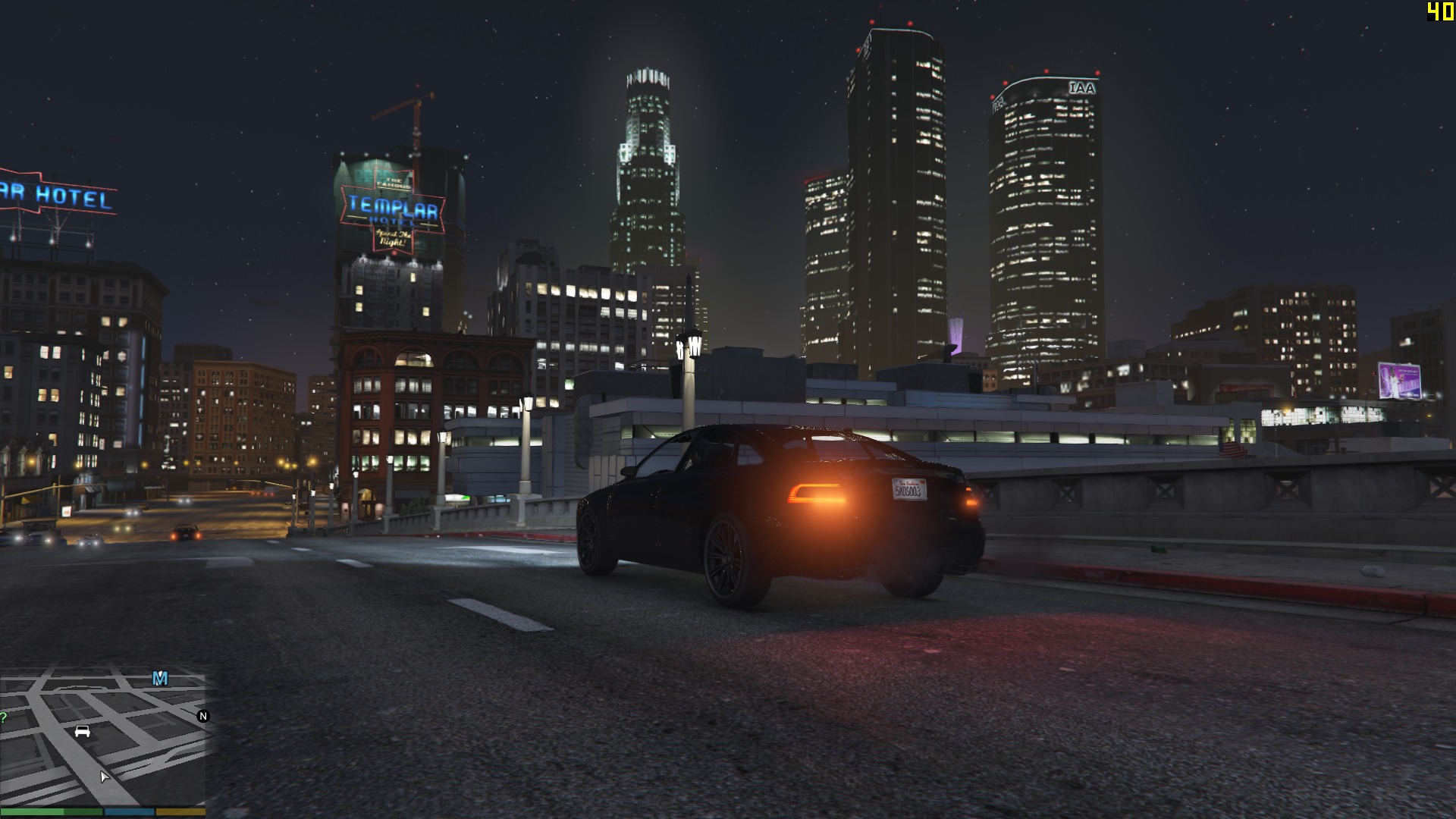Click the green question mark mission icon
This screenshot has height=819, width=1456.
[4, 717]
